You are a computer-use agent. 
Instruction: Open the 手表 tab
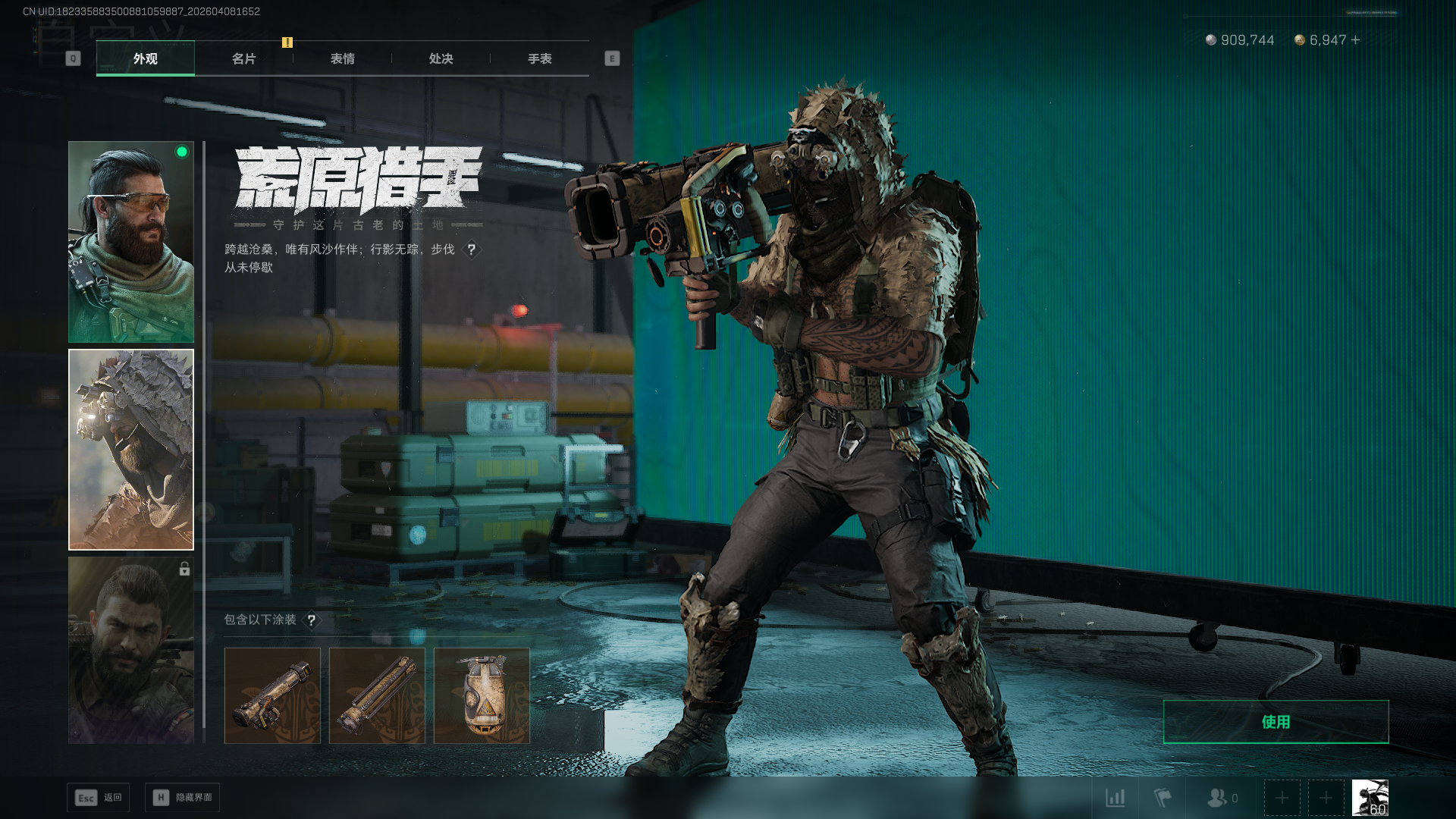[x=539, y=58]
